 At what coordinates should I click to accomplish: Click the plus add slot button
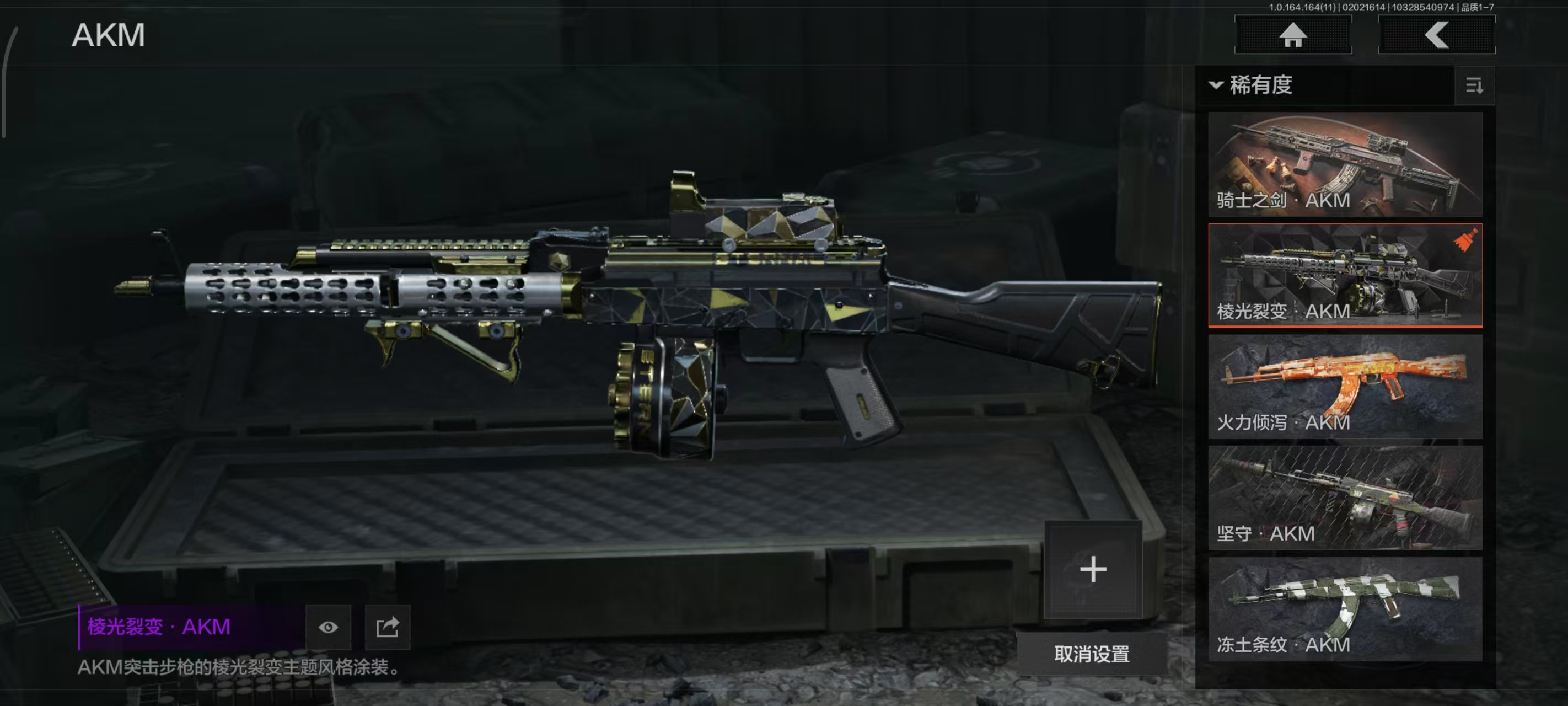click(1093, 570)
